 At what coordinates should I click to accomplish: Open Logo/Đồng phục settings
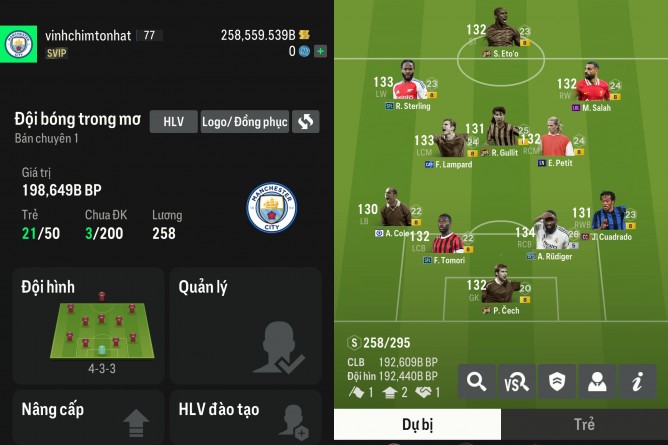coord(245,122)
